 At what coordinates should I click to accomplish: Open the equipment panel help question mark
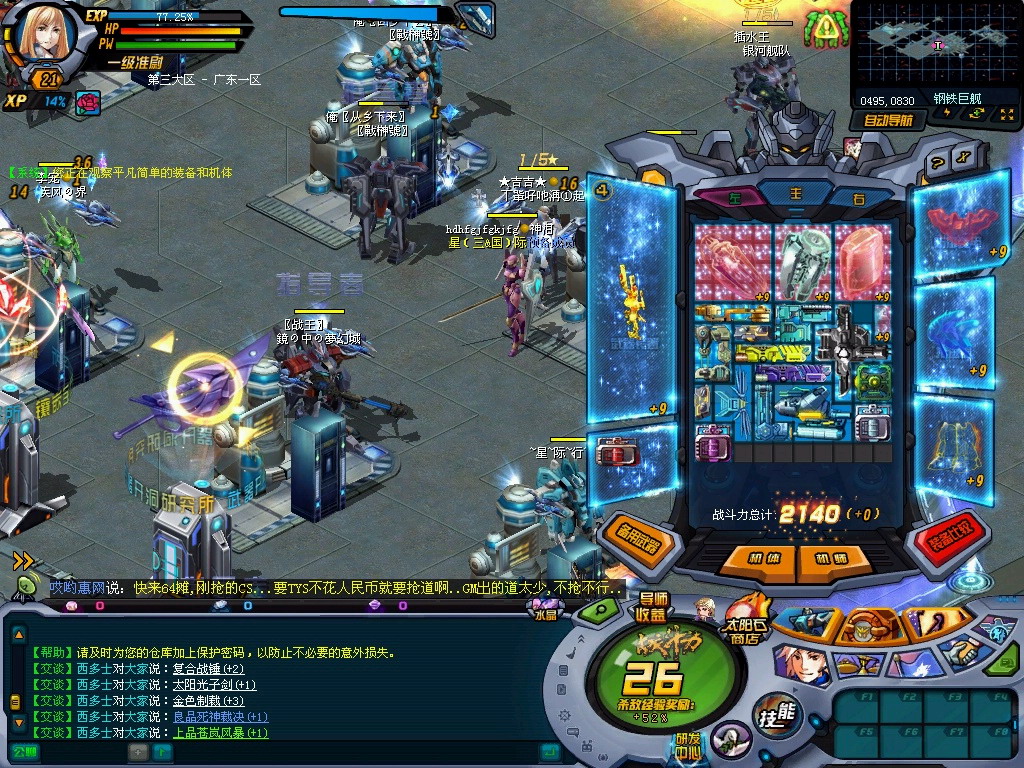937,163
